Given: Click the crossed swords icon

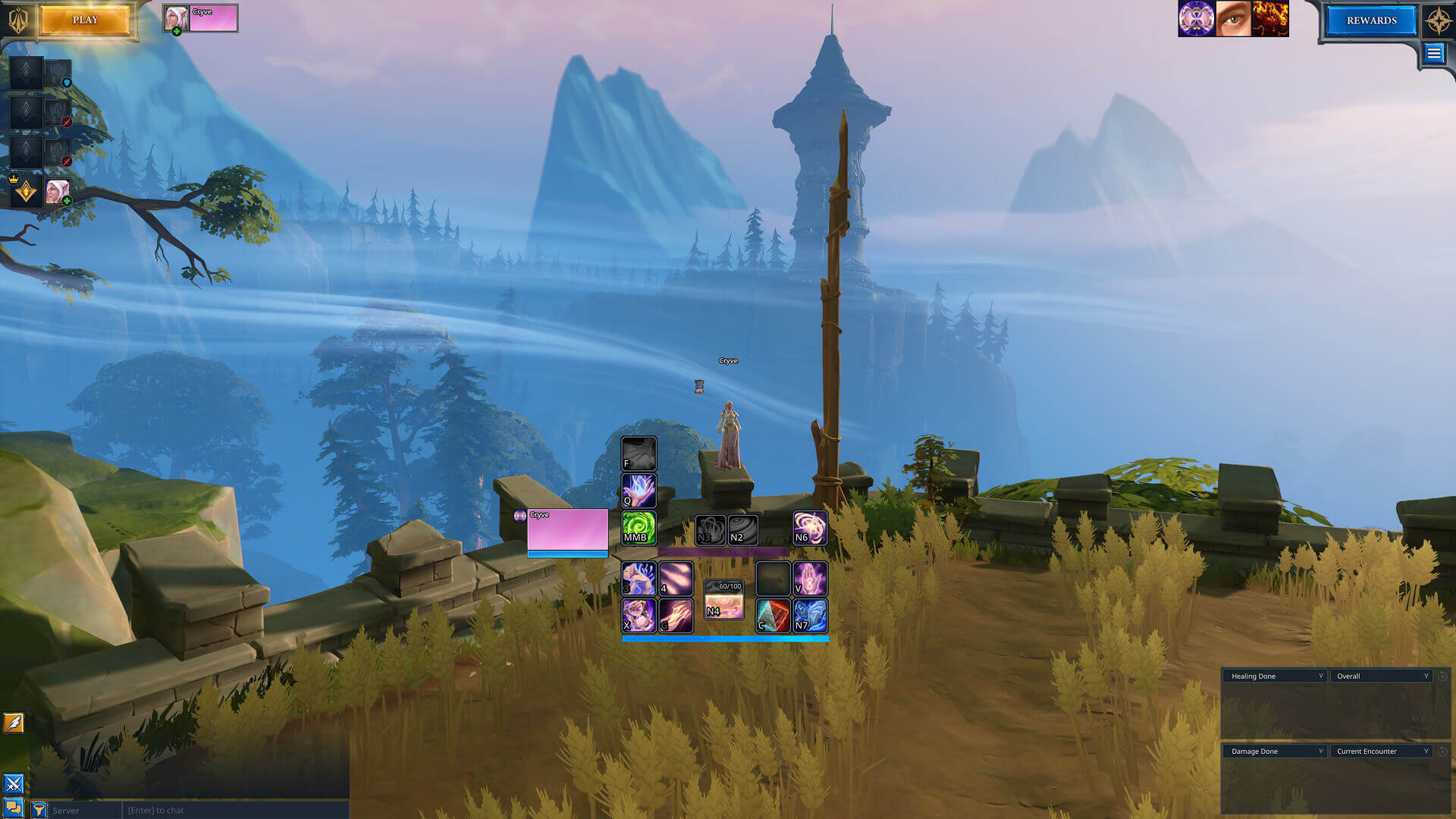Looking at the screenshot, I should (14, 783).
